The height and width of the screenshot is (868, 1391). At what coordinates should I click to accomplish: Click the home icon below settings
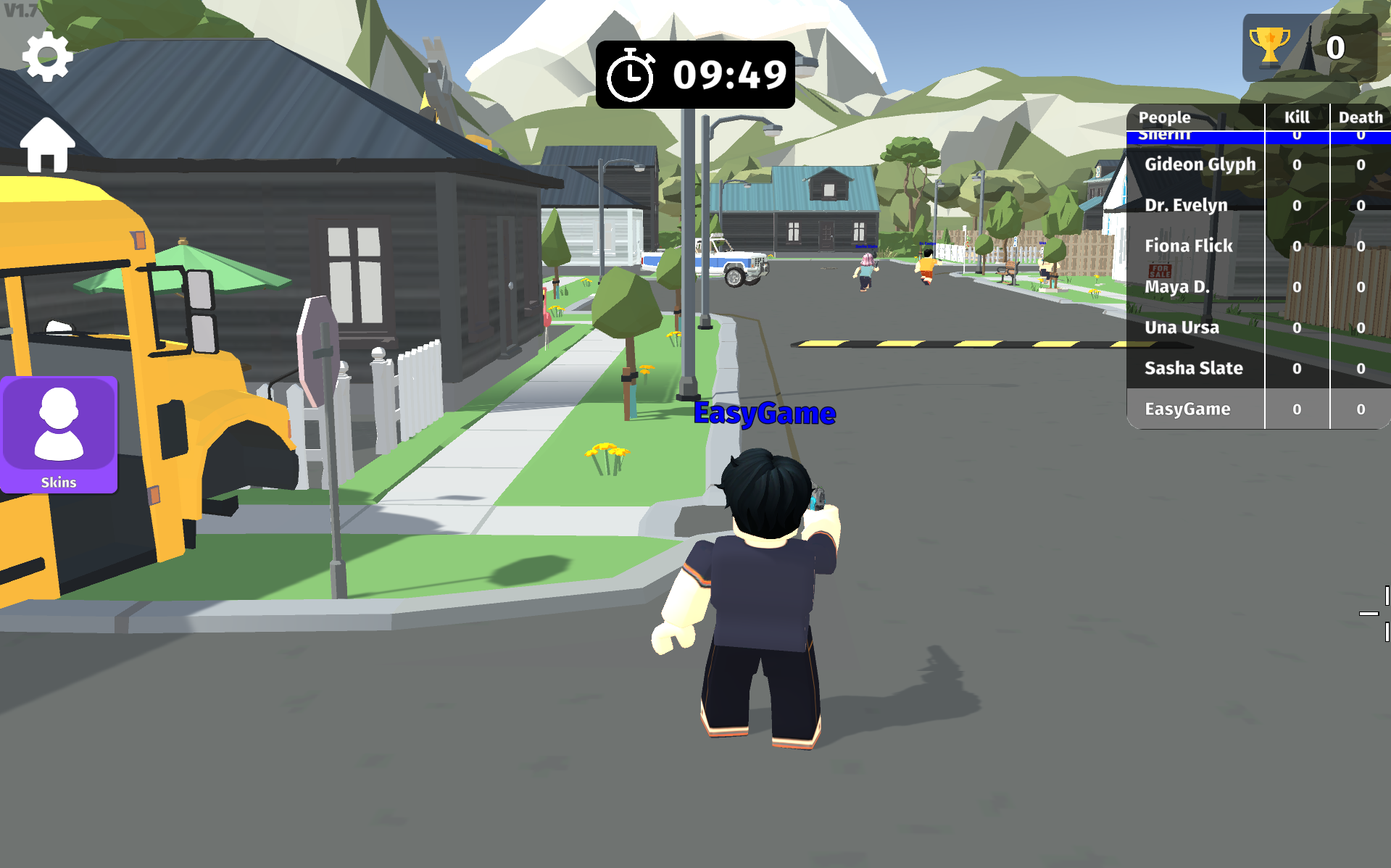(x=46, y=143)
